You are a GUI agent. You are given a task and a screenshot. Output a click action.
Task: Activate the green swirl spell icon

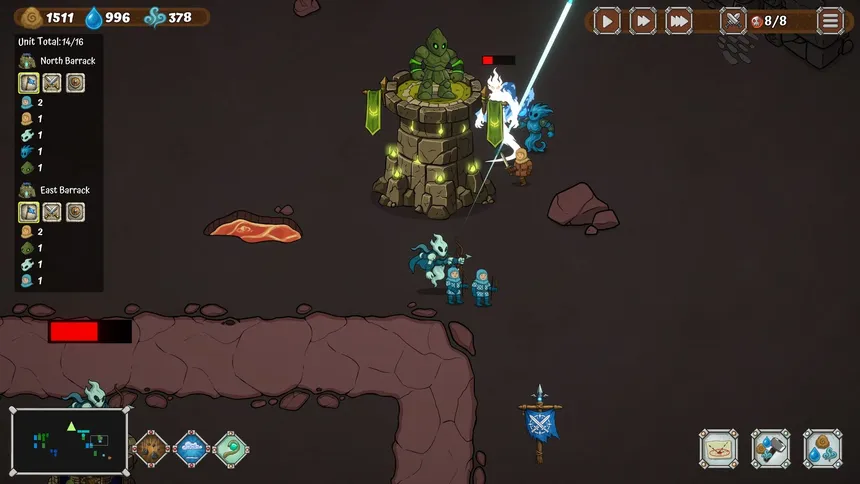coord(230,449)
